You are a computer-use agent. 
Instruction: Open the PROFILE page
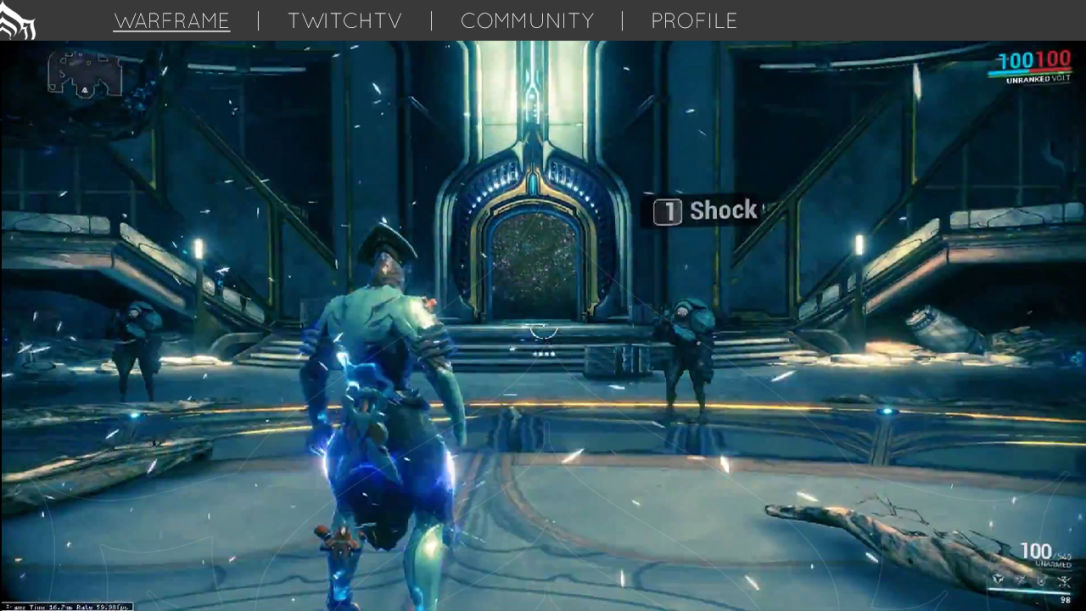[694, 21]
